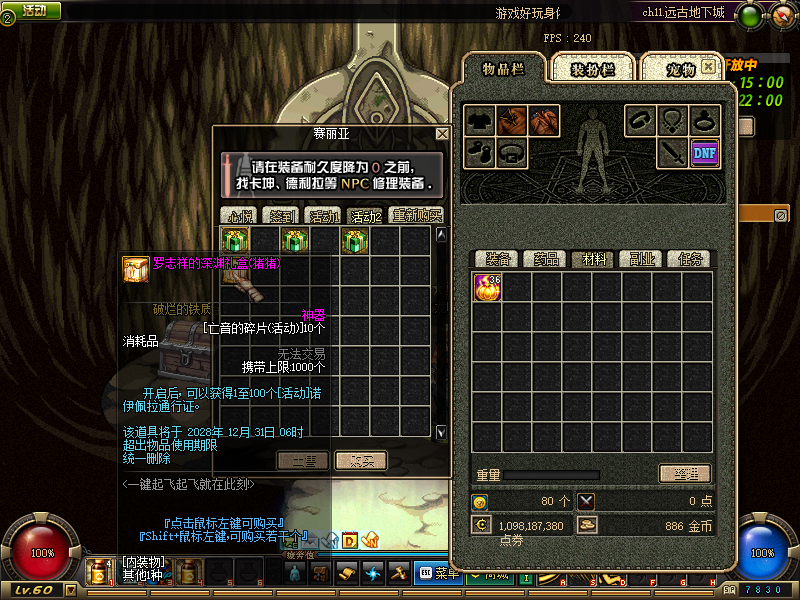
Task: Open the 装扮栏 costume tab
Action: pyautogui.click(x=592, y=69)
